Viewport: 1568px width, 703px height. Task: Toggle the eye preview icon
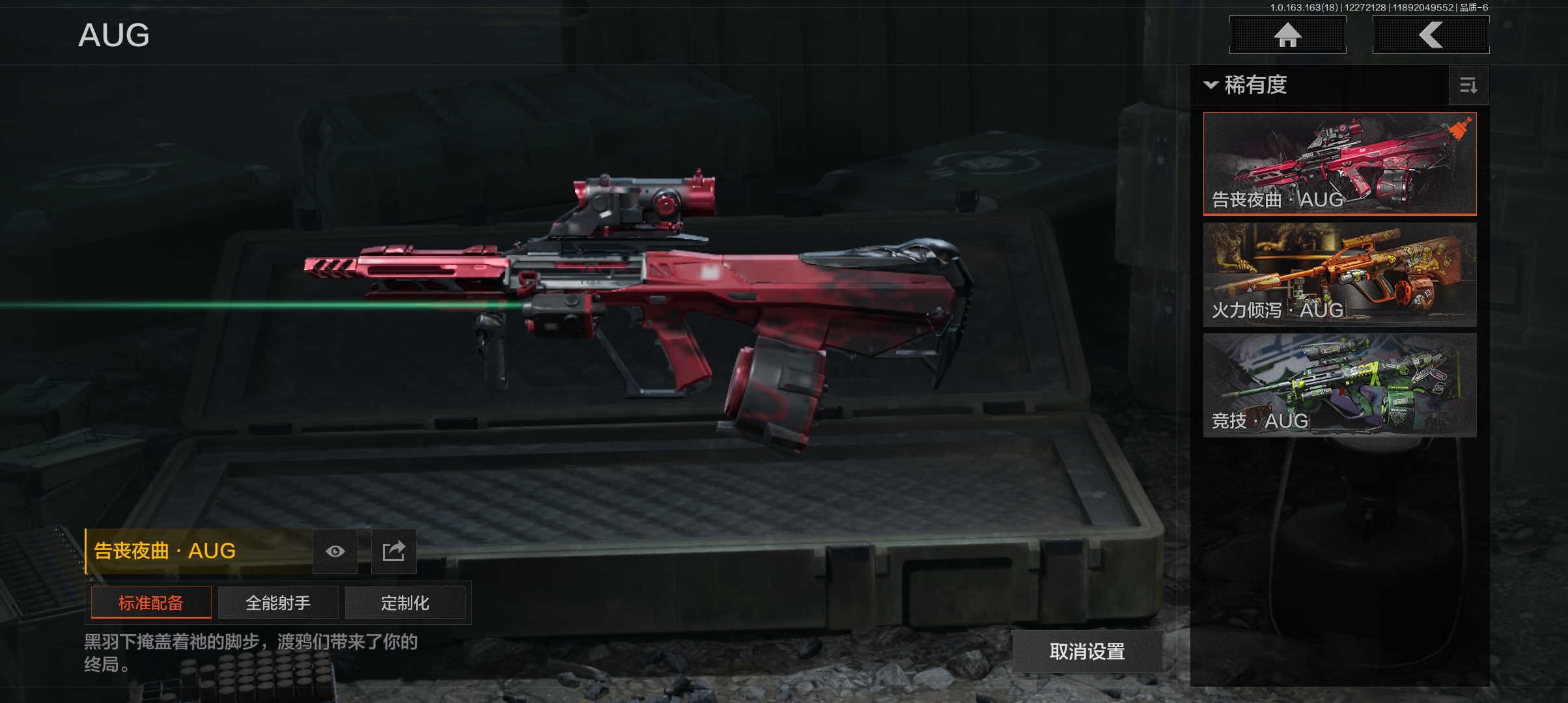[x=335, y=551]
